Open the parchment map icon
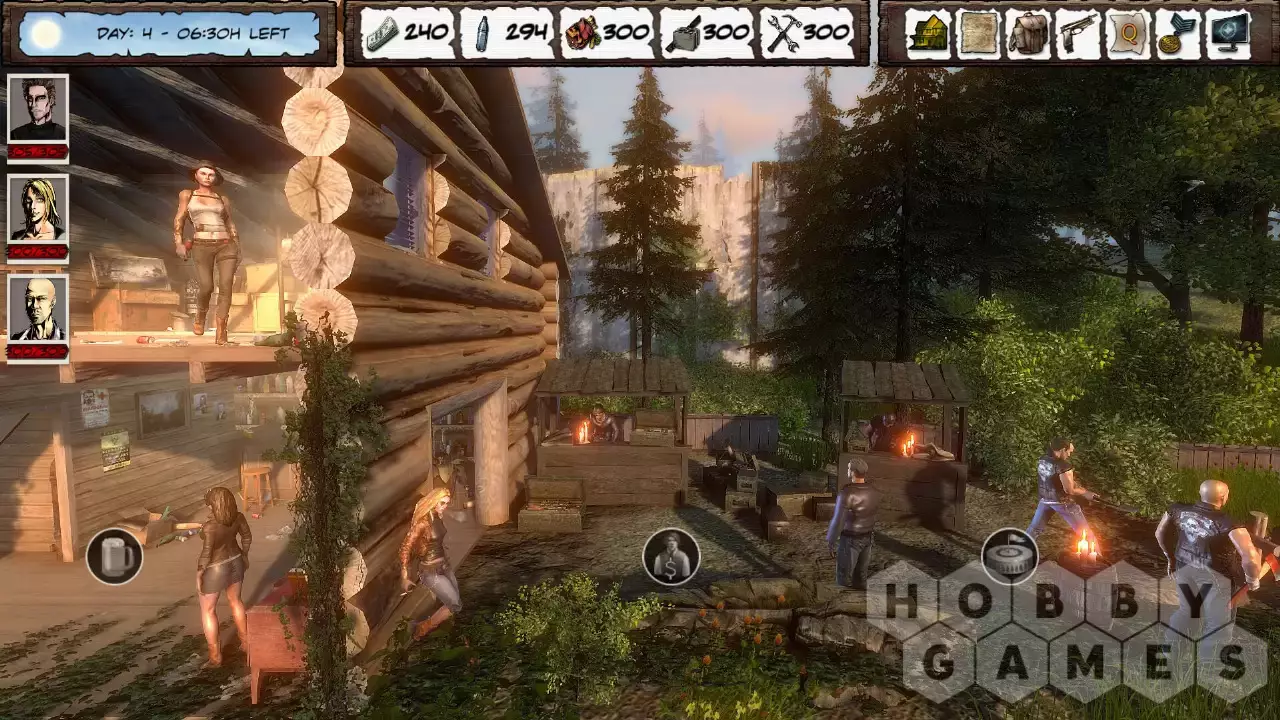 [979, 34]
